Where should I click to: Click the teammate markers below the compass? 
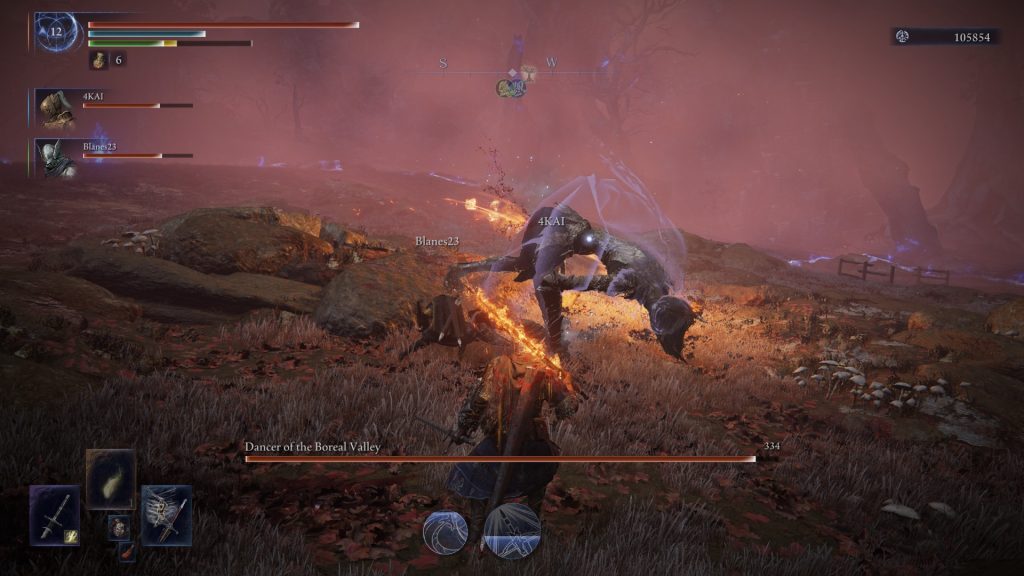511,89
